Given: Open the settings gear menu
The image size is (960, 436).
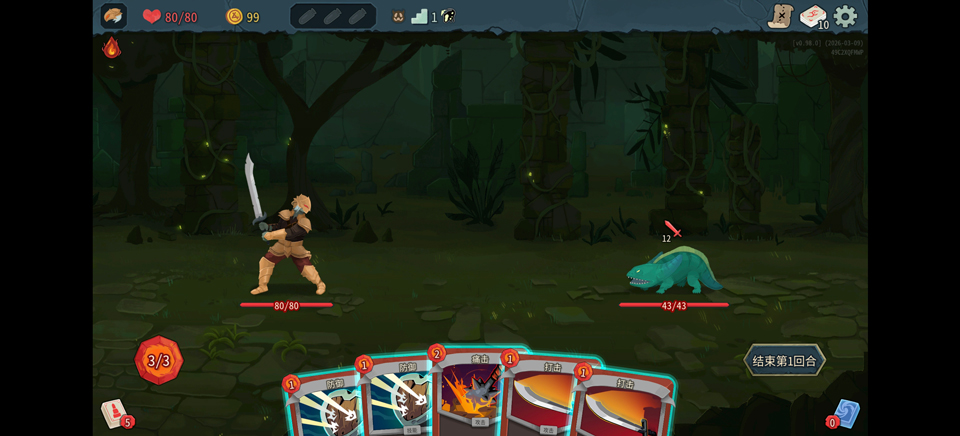Looking at the screenshot, I should (x=846, y=17).
